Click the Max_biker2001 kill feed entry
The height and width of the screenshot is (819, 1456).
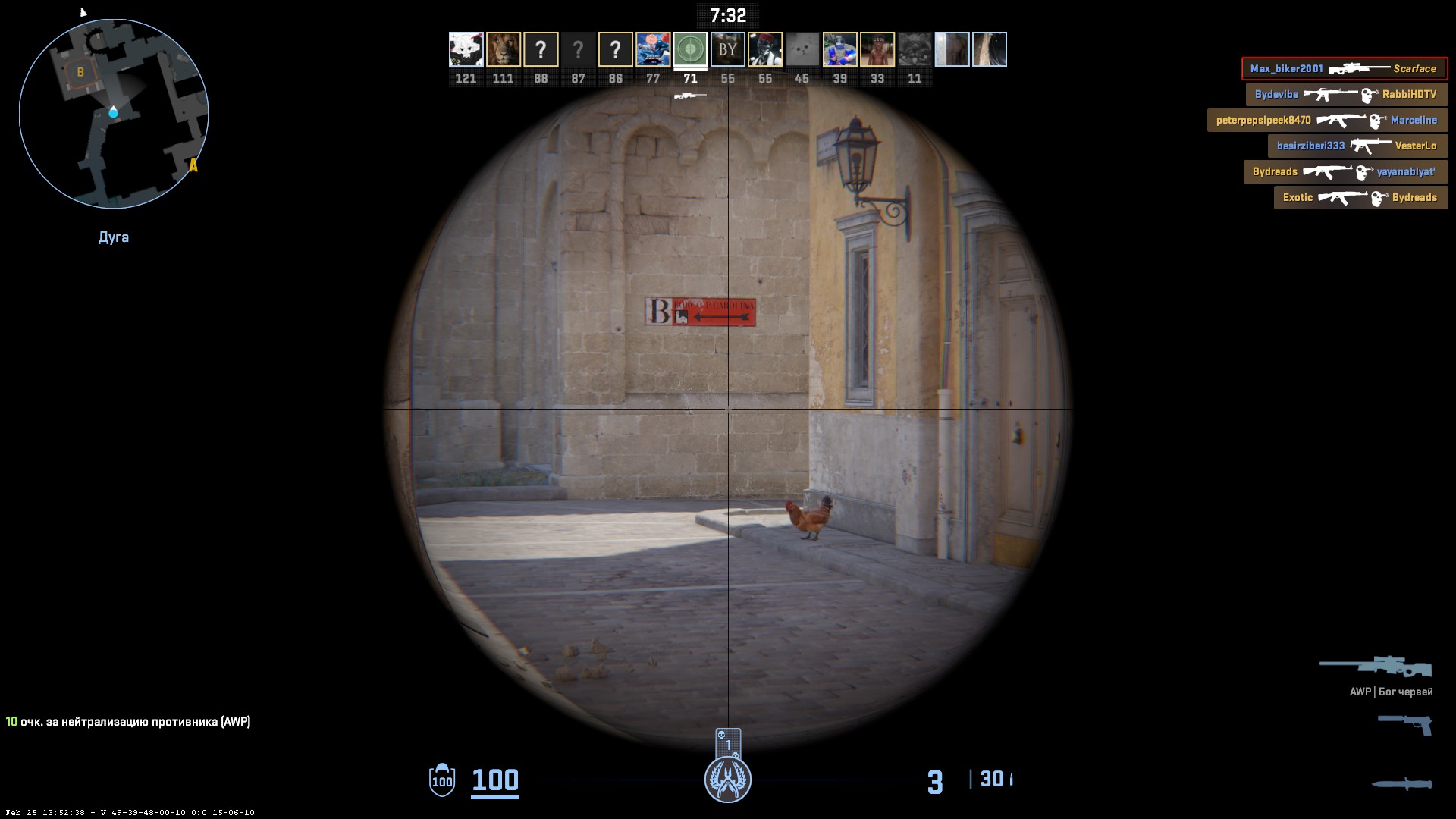[x=1344, y=69]
